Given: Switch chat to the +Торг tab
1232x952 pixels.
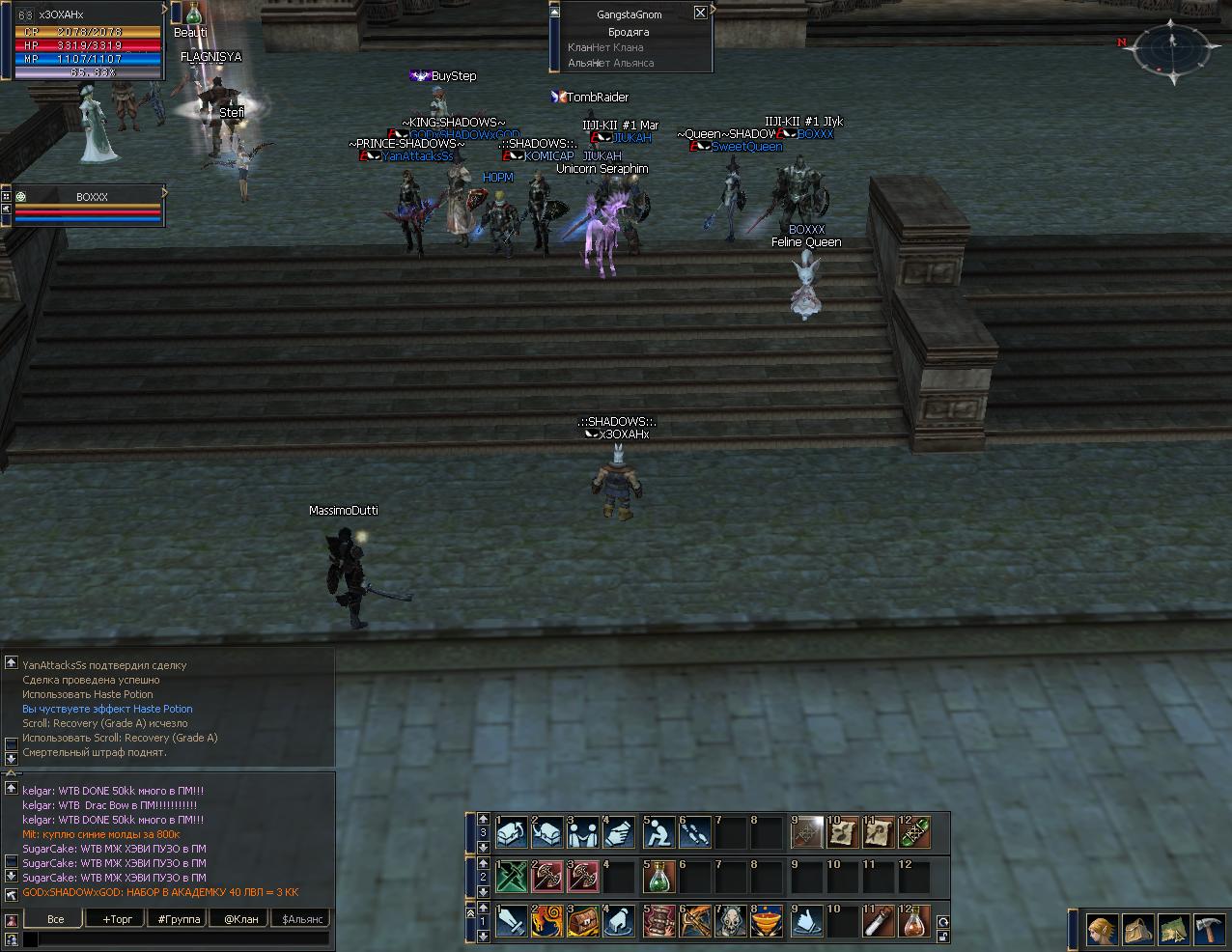Looking at the screenshot, I should [x=118, y=919].
